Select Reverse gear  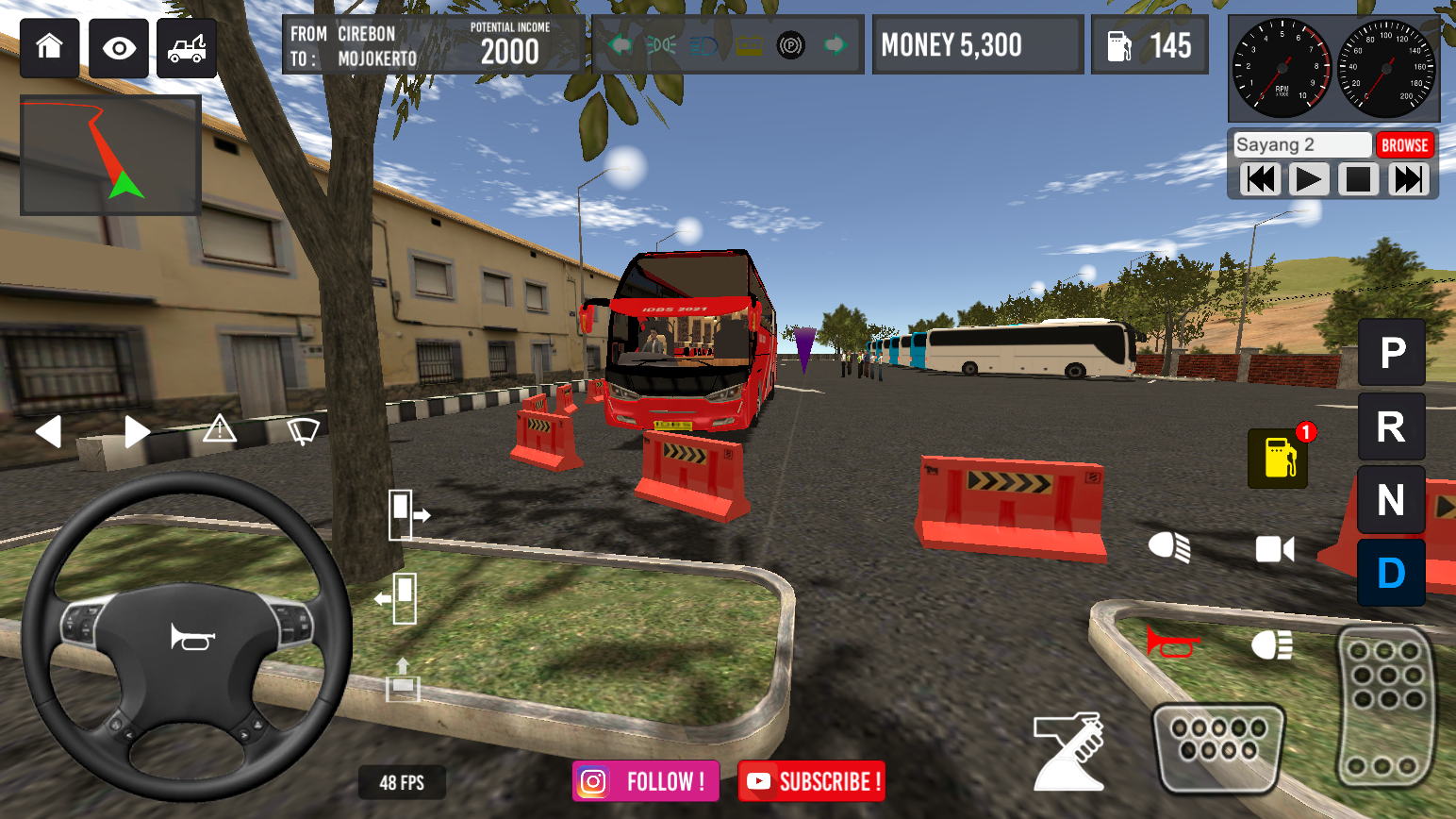[1391, 426]
